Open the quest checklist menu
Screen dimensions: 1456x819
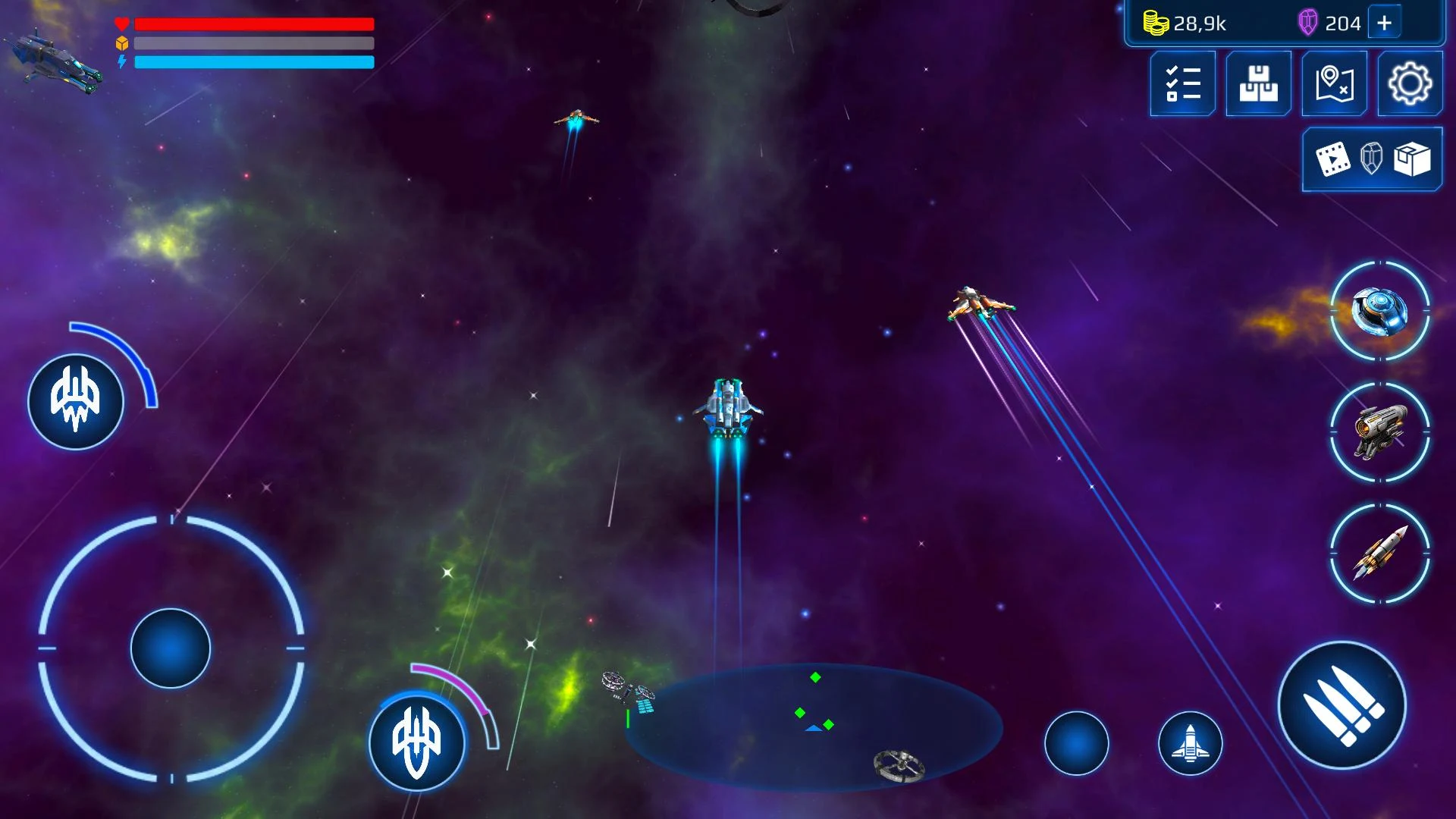click(x=1182, y=83)
